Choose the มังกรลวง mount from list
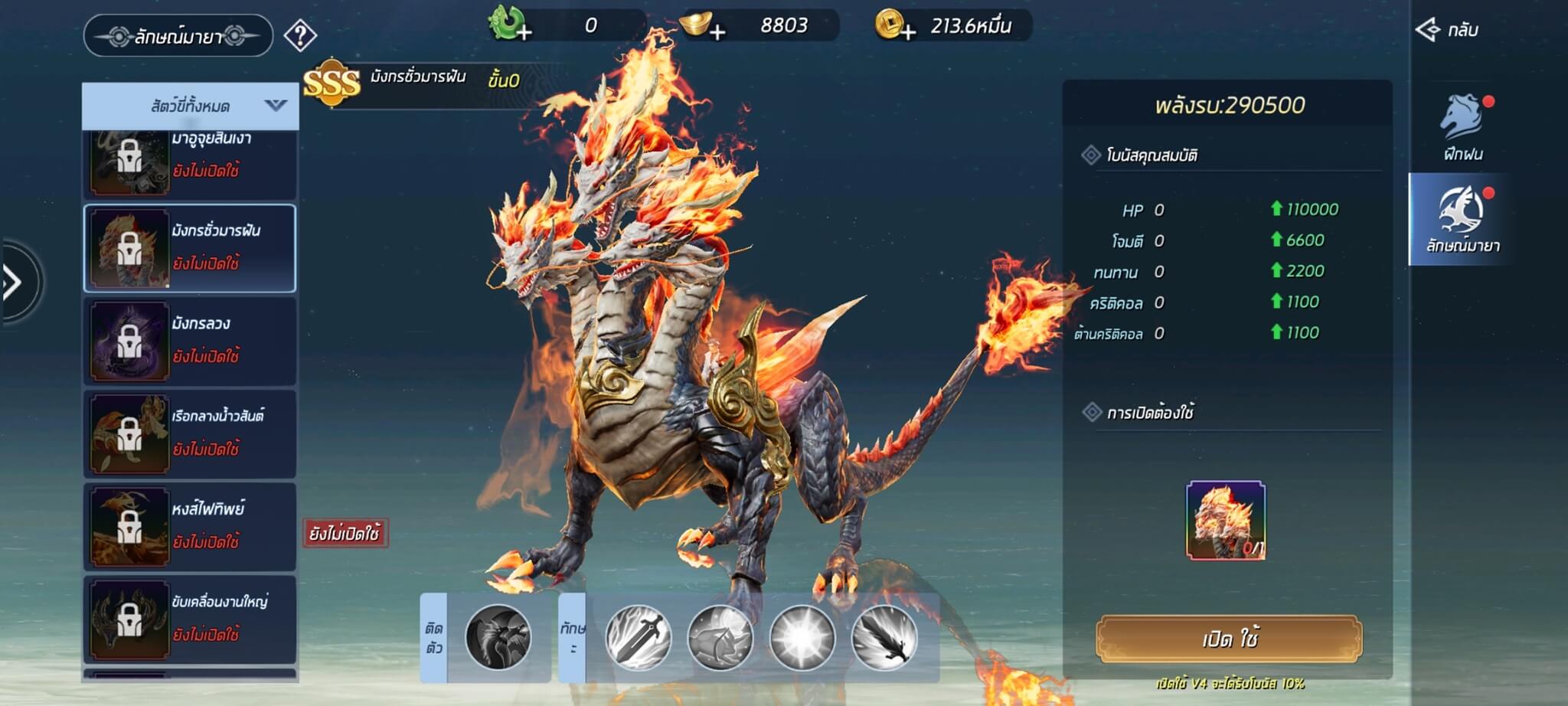This screenshot has height=706, width=1568. 190,341
